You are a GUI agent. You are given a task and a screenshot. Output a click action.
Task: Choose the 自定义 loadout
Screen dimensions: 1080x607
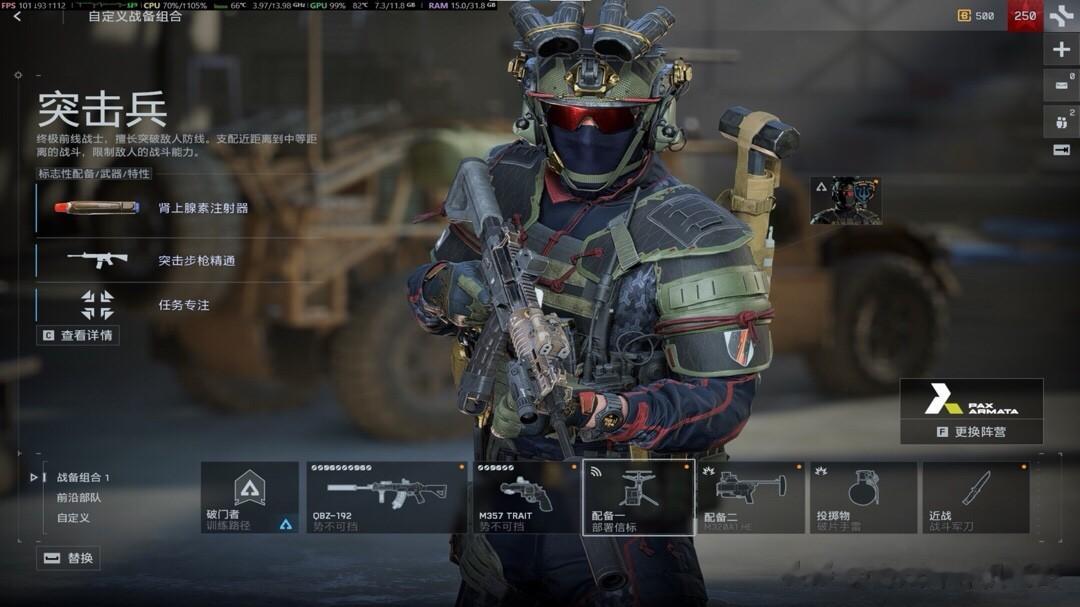click(x=73, y=518)
